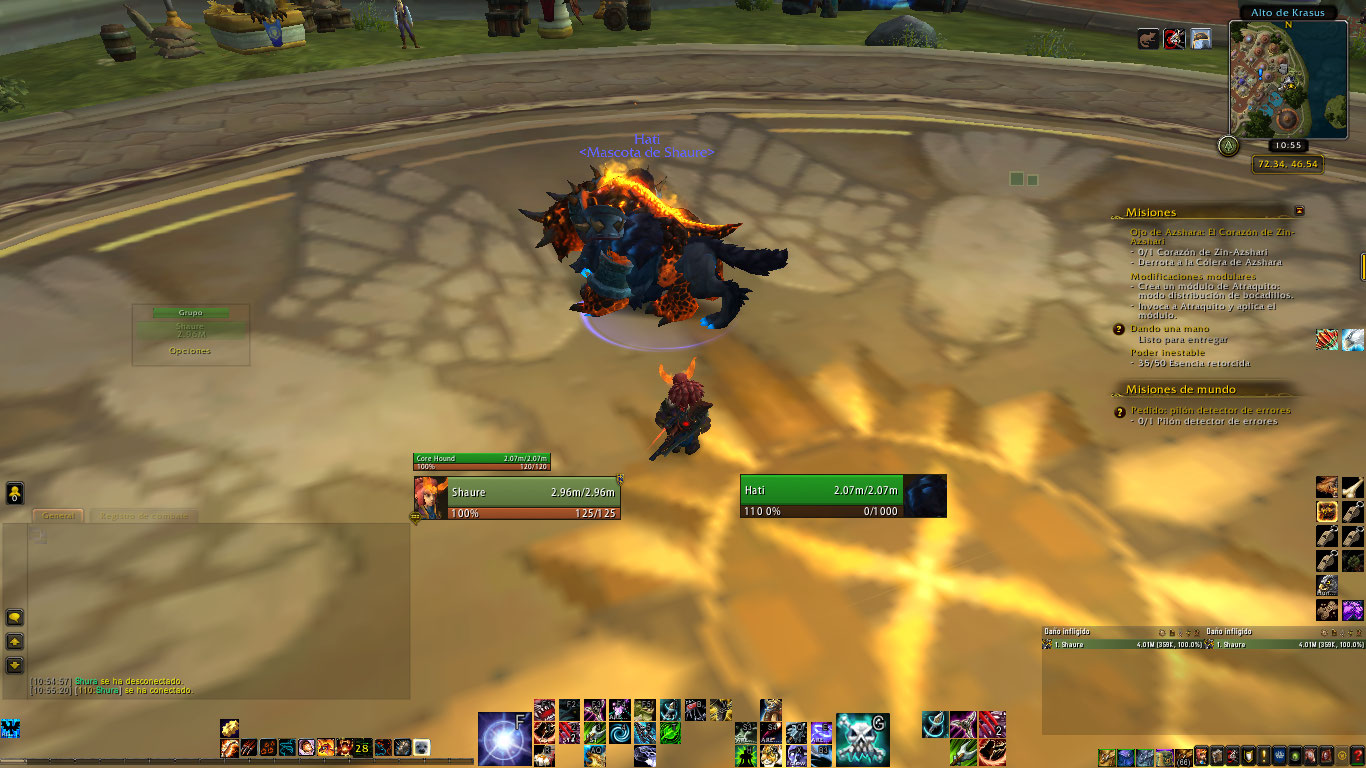Click the round green tracking button by minimap

pyautogui.click(x=1227, y=145)
